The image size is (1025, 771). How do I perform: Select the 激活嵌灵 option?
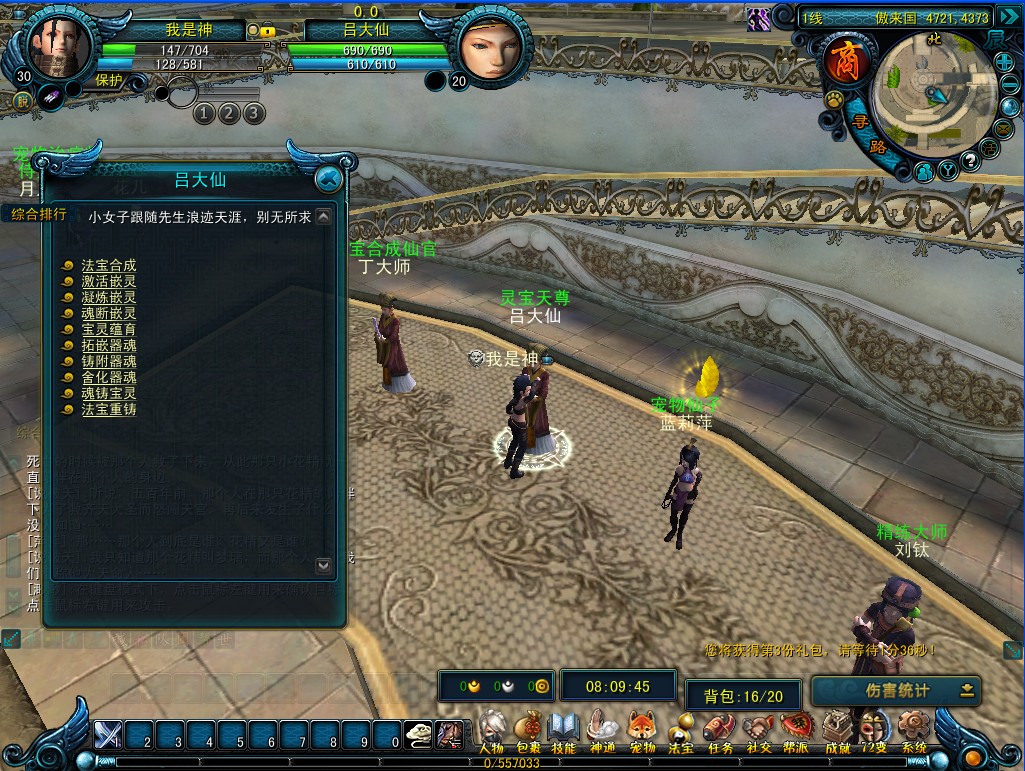tap(108, 282)
